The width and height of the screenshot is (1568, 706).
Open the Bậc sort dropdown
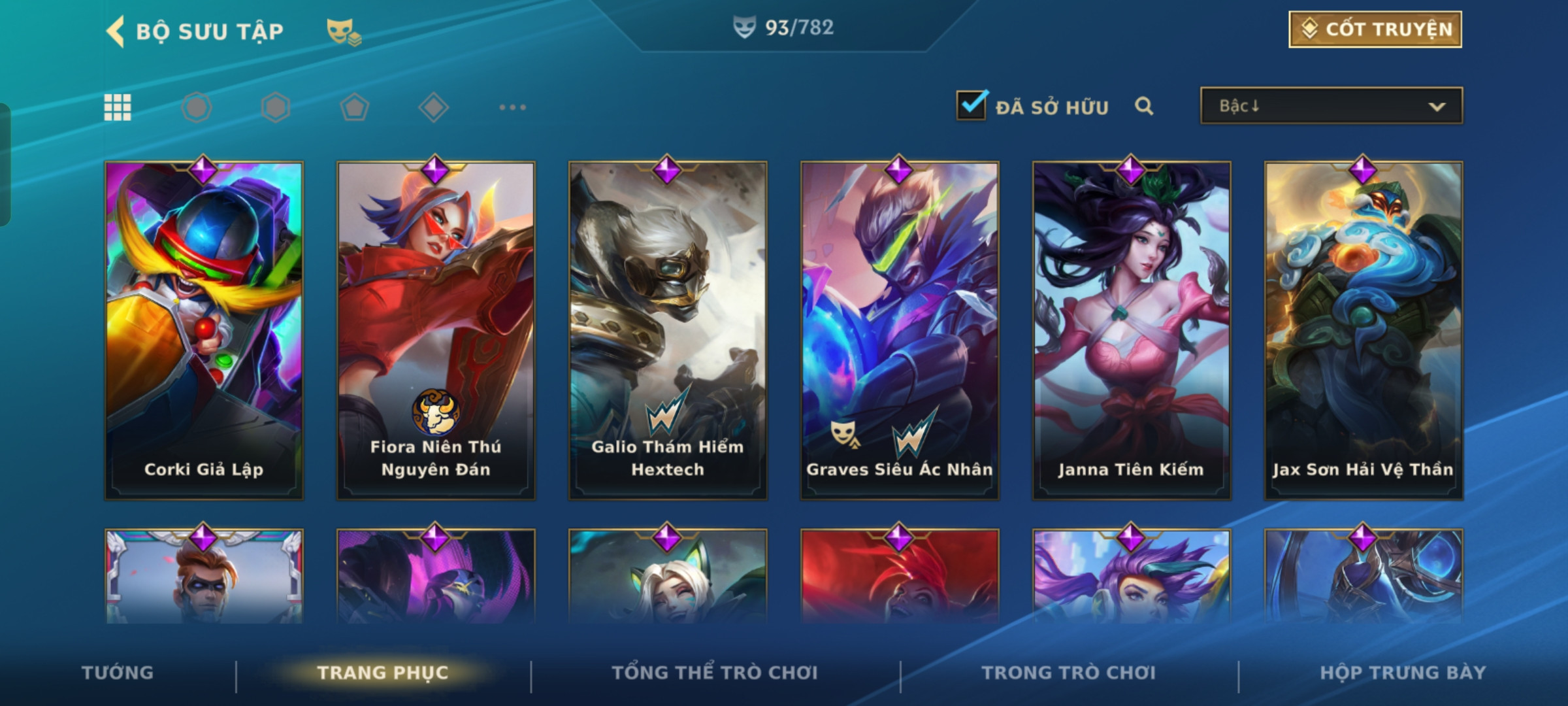(x=1331, y=106)
